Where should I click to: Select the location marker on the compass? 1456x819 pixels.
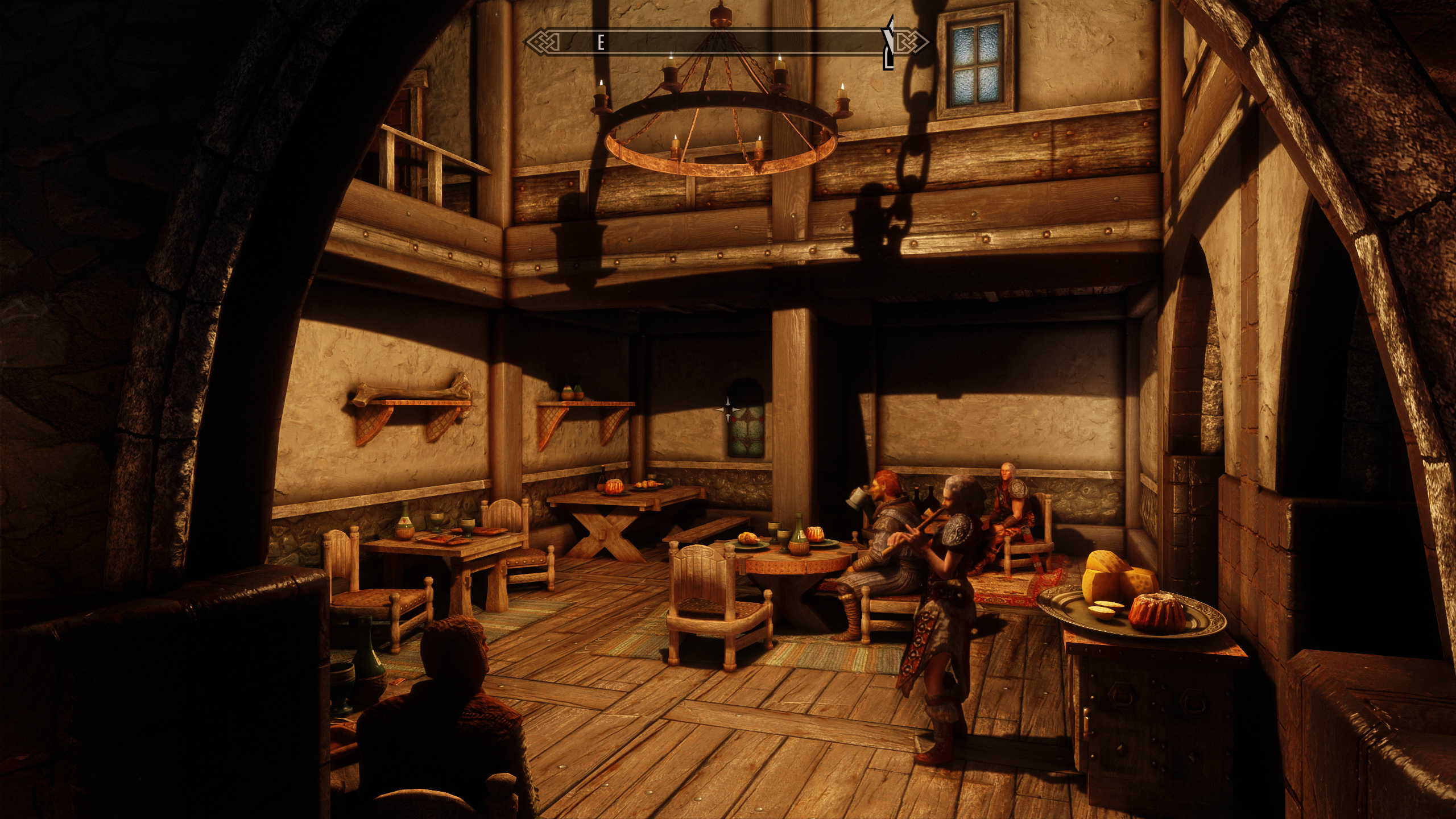(888, 42)
